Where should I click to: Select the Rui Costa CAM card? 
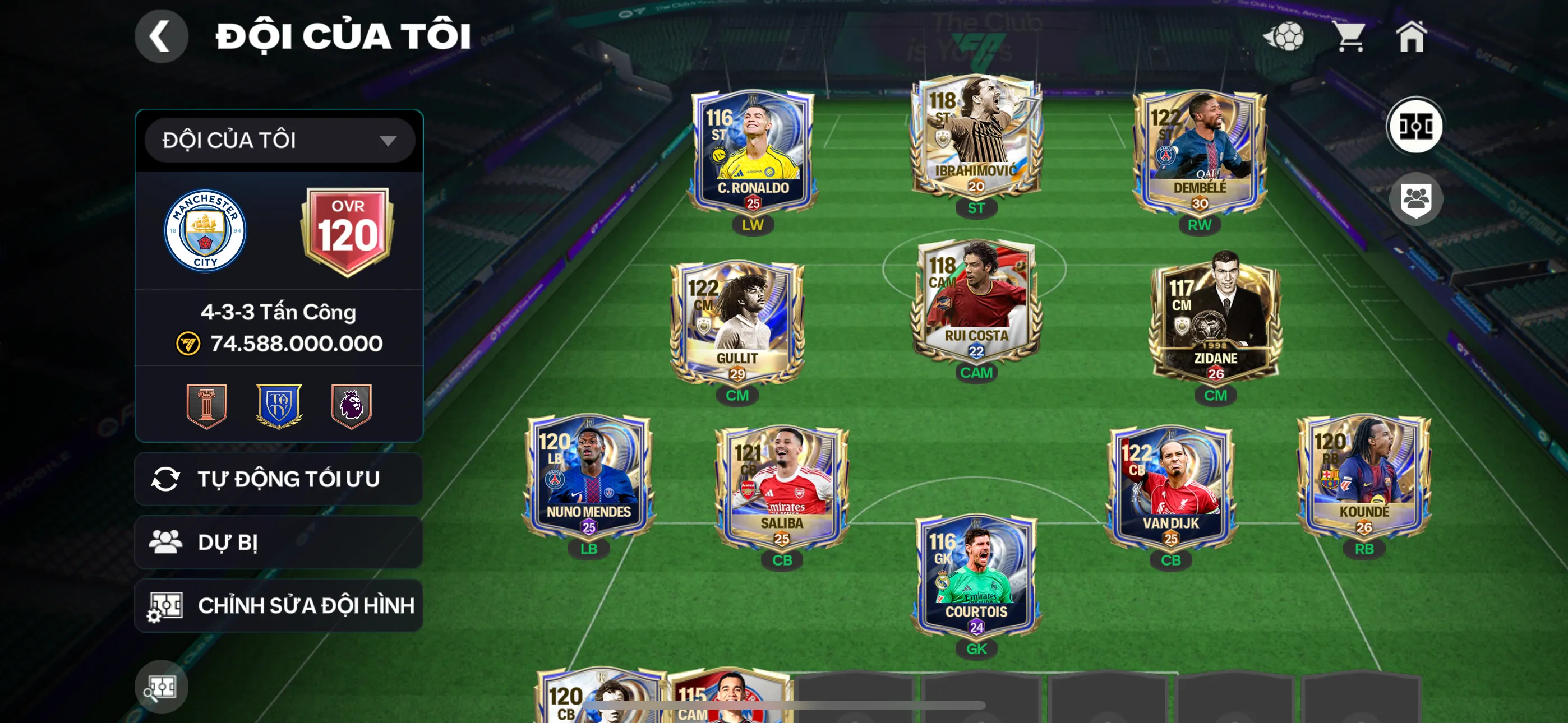coord(976,302)
